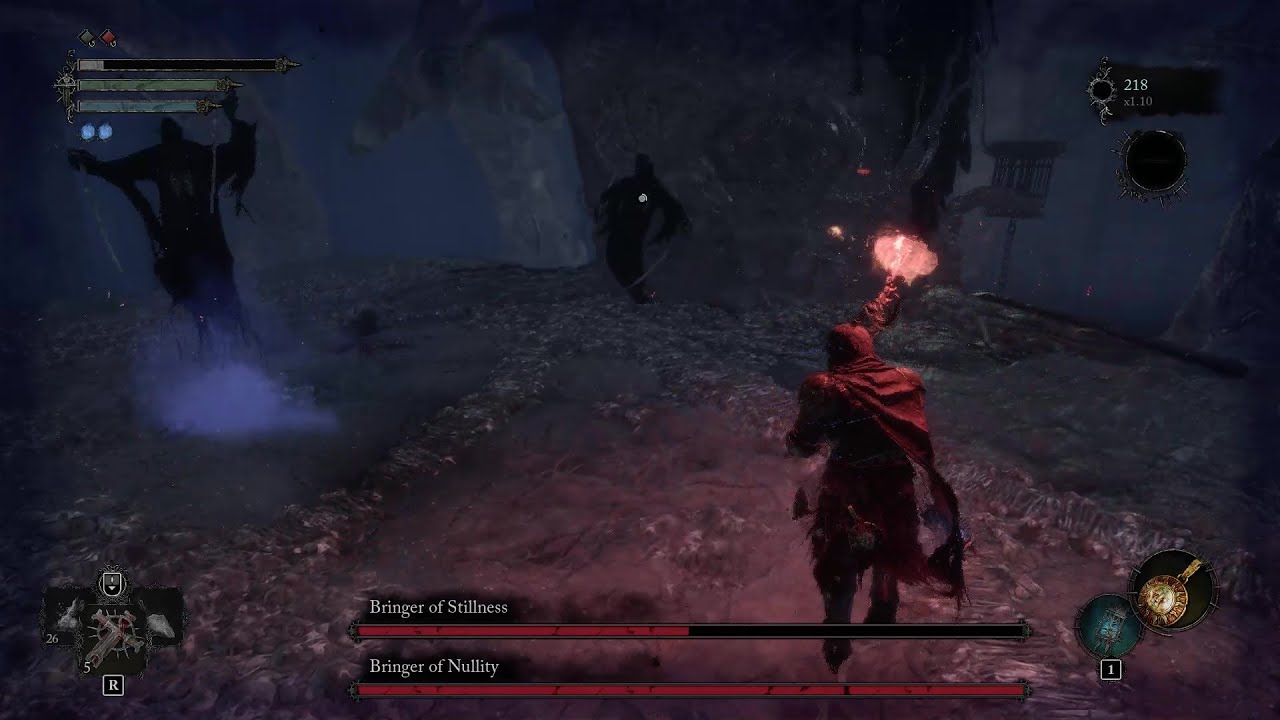Click the Vigor counter ring icon

(1103, 90)
